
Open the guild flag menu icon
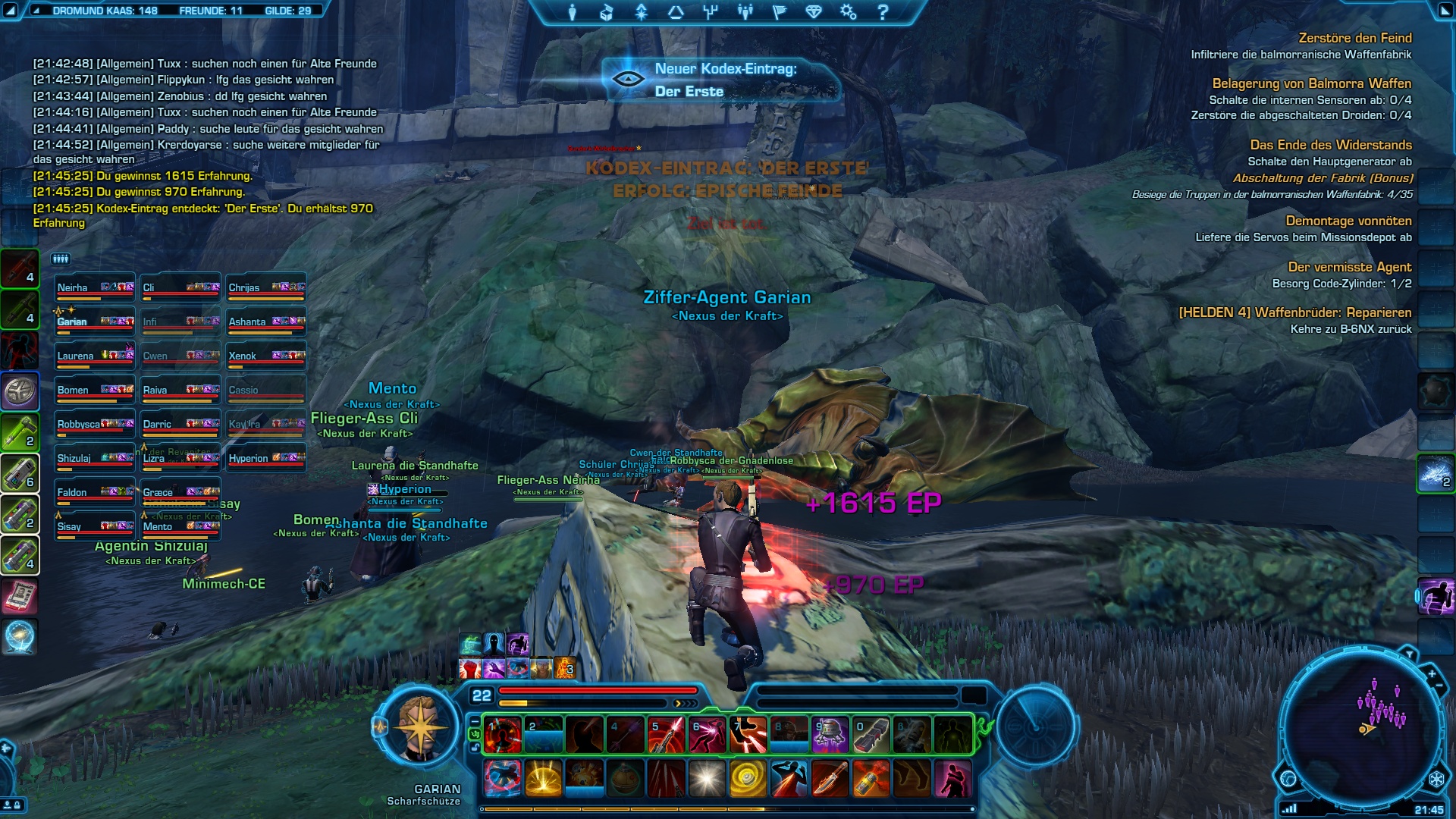[x=779, y=12]
